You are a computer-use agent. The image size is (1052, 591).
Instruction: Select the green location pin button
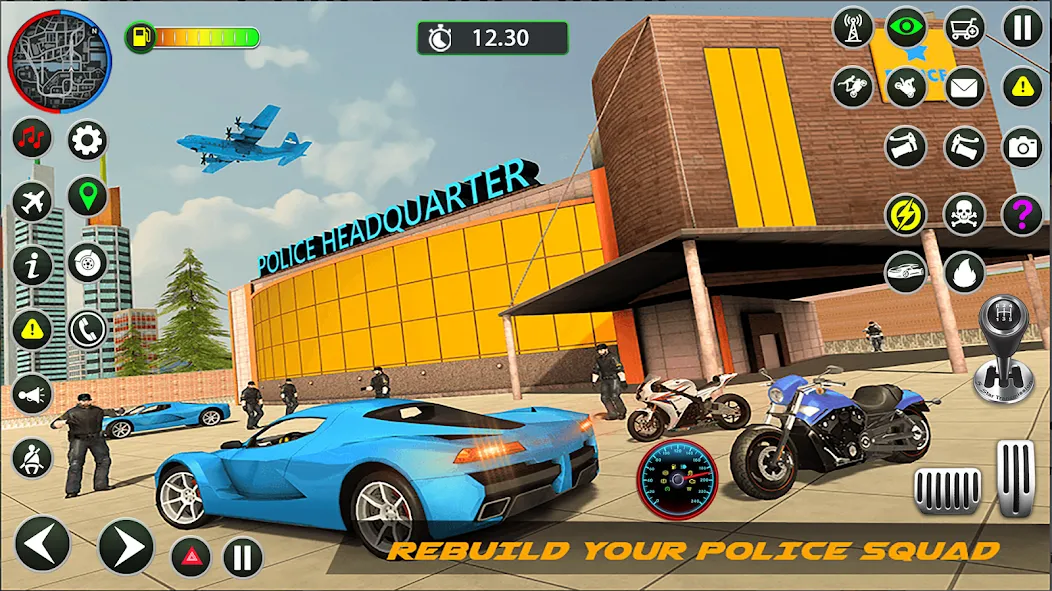[87, 197]
